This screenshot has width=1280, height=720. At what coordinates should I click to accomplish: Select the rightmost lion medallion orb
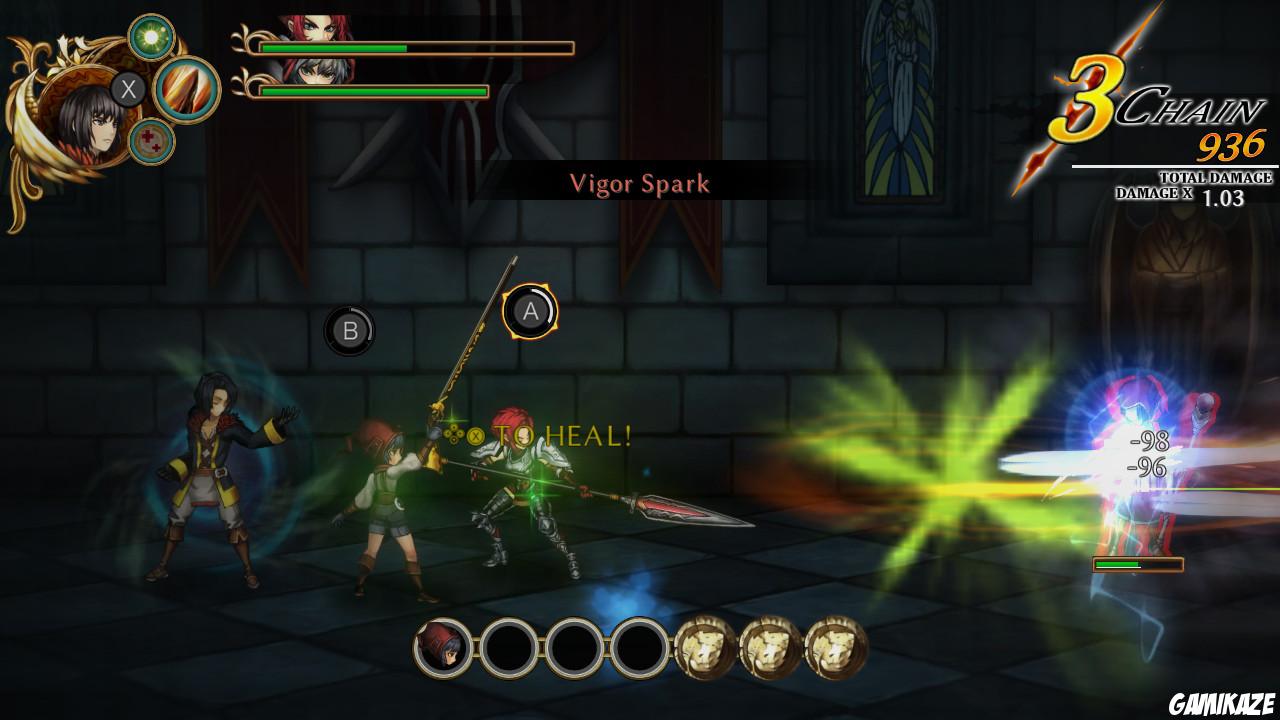point(833,647)
